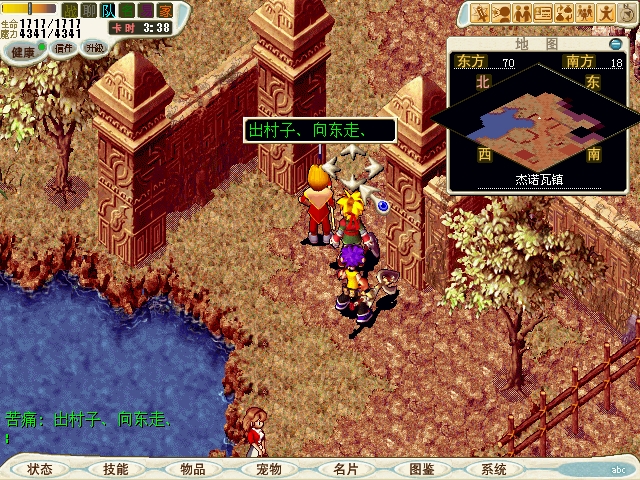Open the 名片 name card menu
Viewport: 640px width, 480px height.
tap(344, 469)
